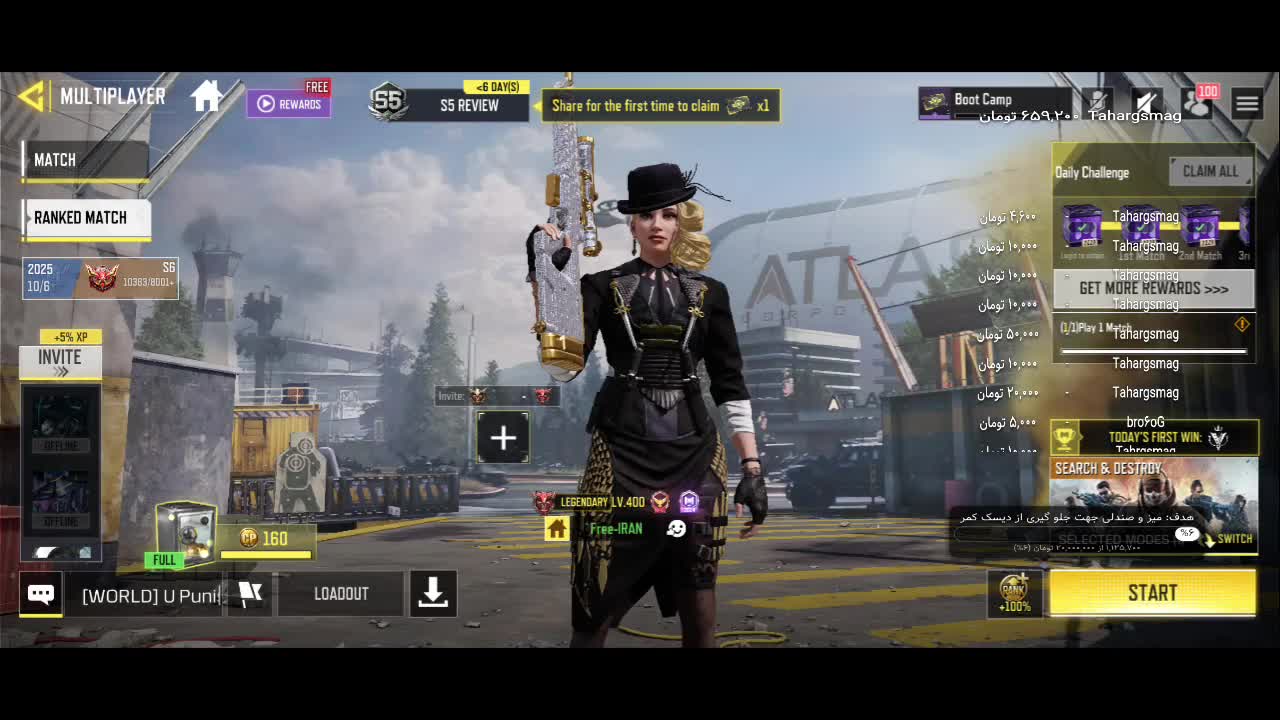Open the free Rewards button
This screenshot has width=1280, height=720.
[289, 103]
